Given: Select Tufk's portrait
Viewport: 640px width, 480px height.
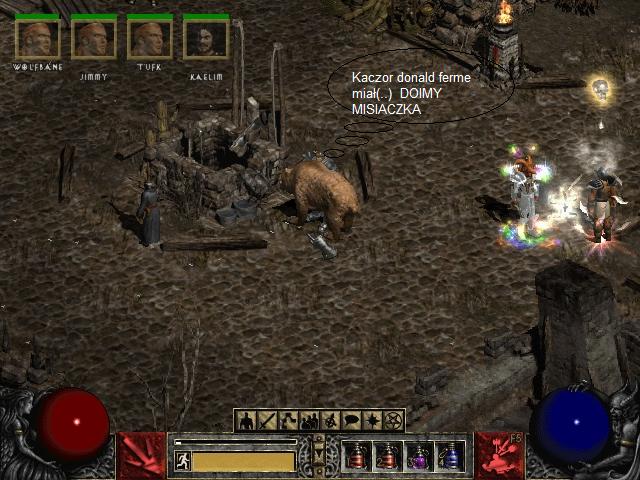Looking at the screenshot, I should (x=150, y=40).
